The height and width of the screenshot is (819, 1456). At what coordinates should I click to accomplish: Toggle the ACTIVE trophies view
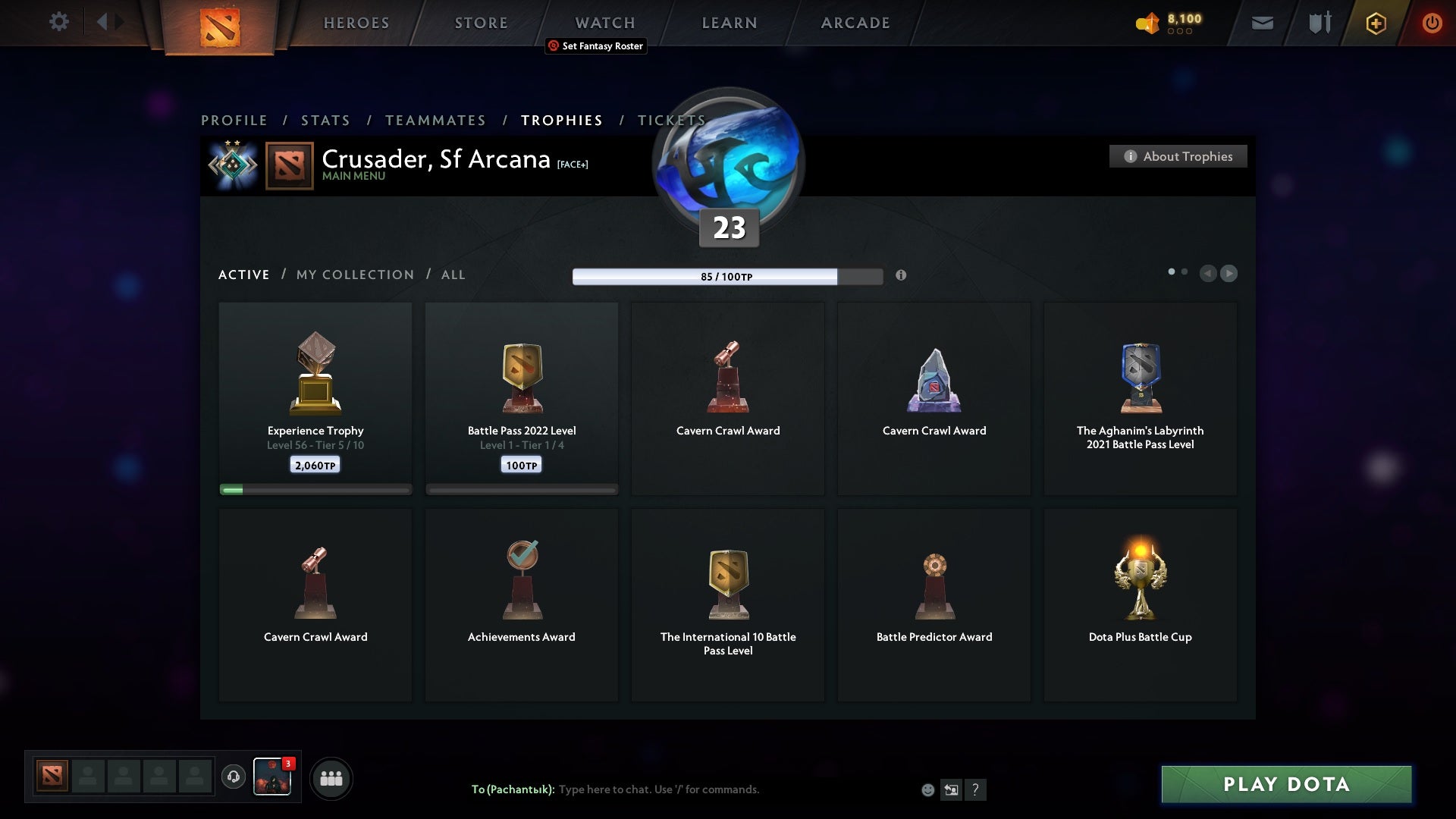244,275
